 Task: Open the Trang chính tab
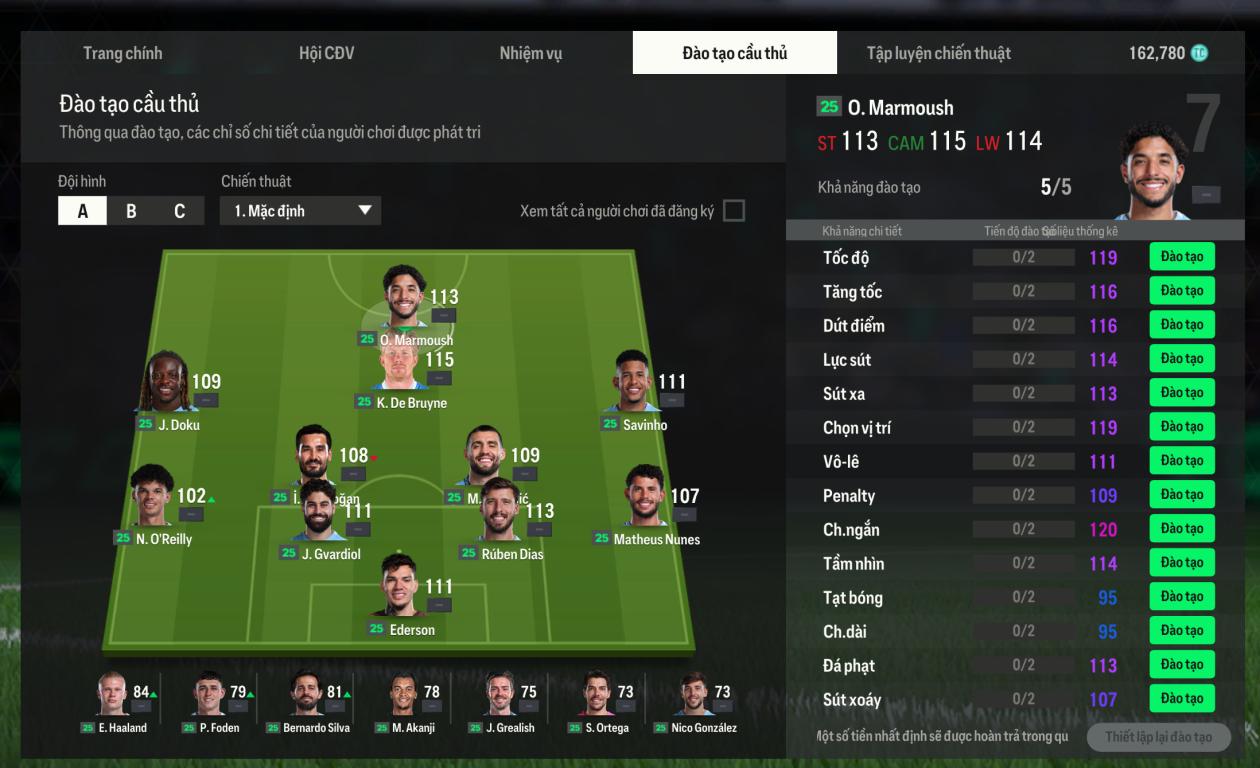coord(122,53)
